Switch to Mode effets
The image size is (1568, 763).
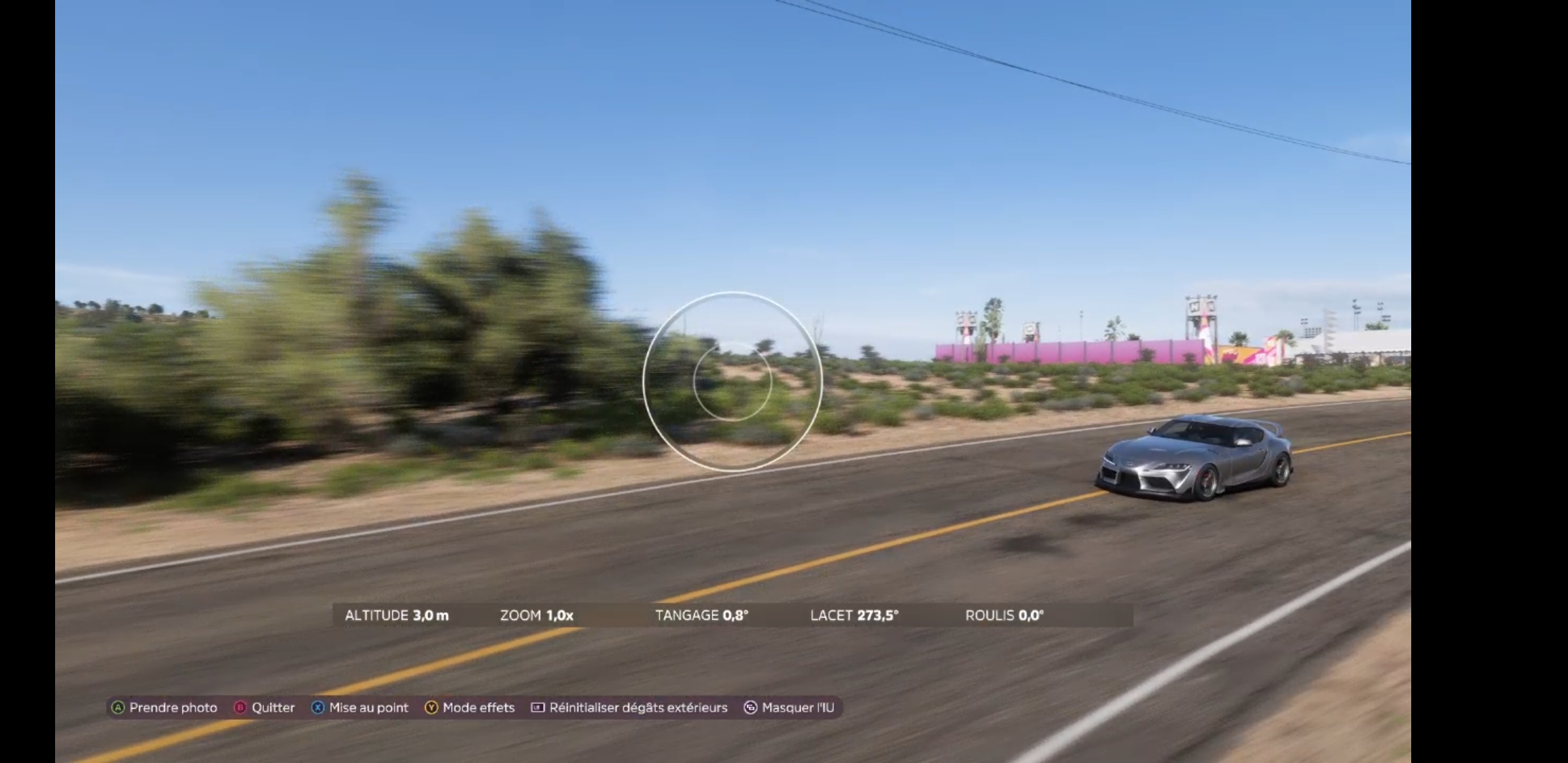click(x=470, y=707)
